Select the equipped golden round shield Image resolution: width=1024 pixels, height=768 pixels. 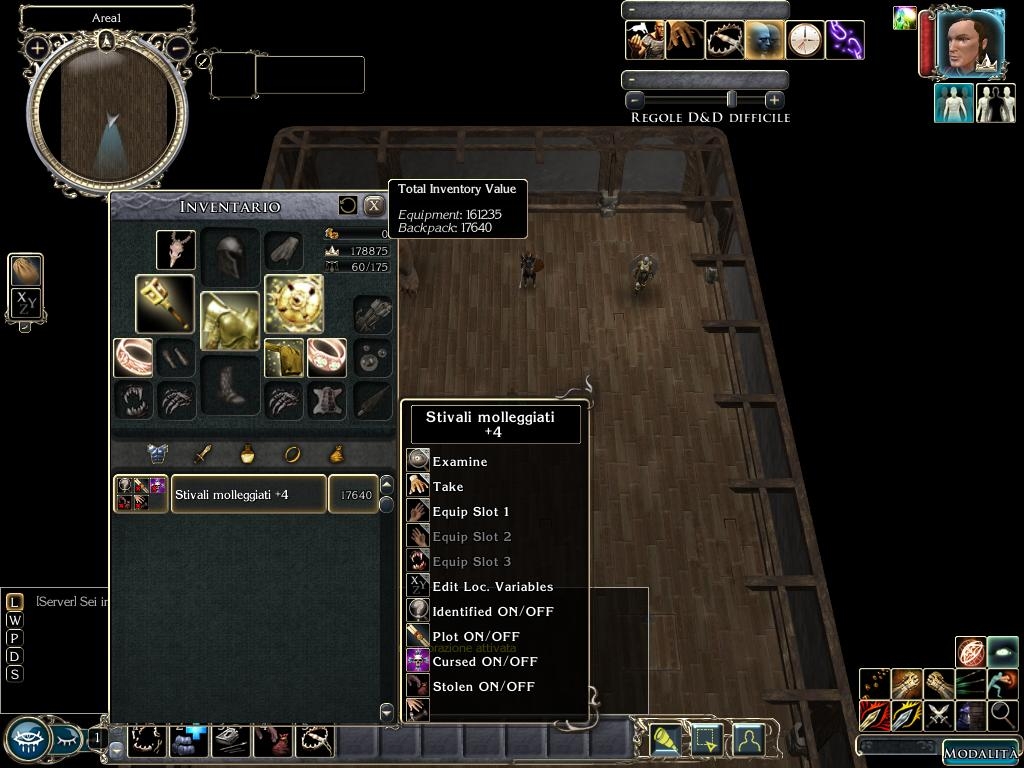pos(294,304)
